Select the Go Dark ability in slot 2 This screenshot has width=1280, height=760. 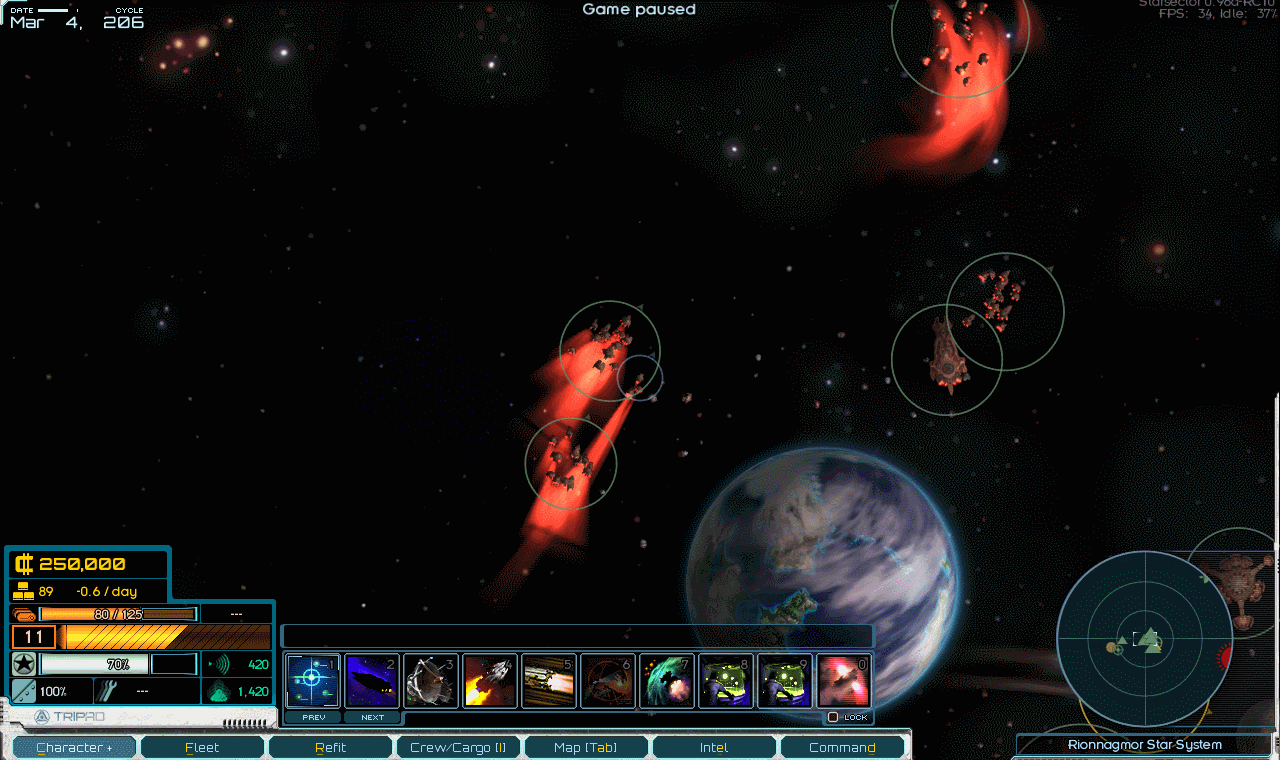pyautogui.click(x=372, y=680)
